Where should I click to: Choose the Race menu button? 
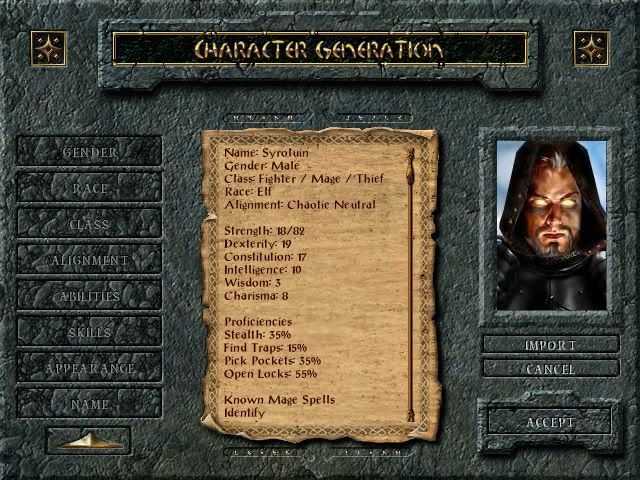point(90,188)
